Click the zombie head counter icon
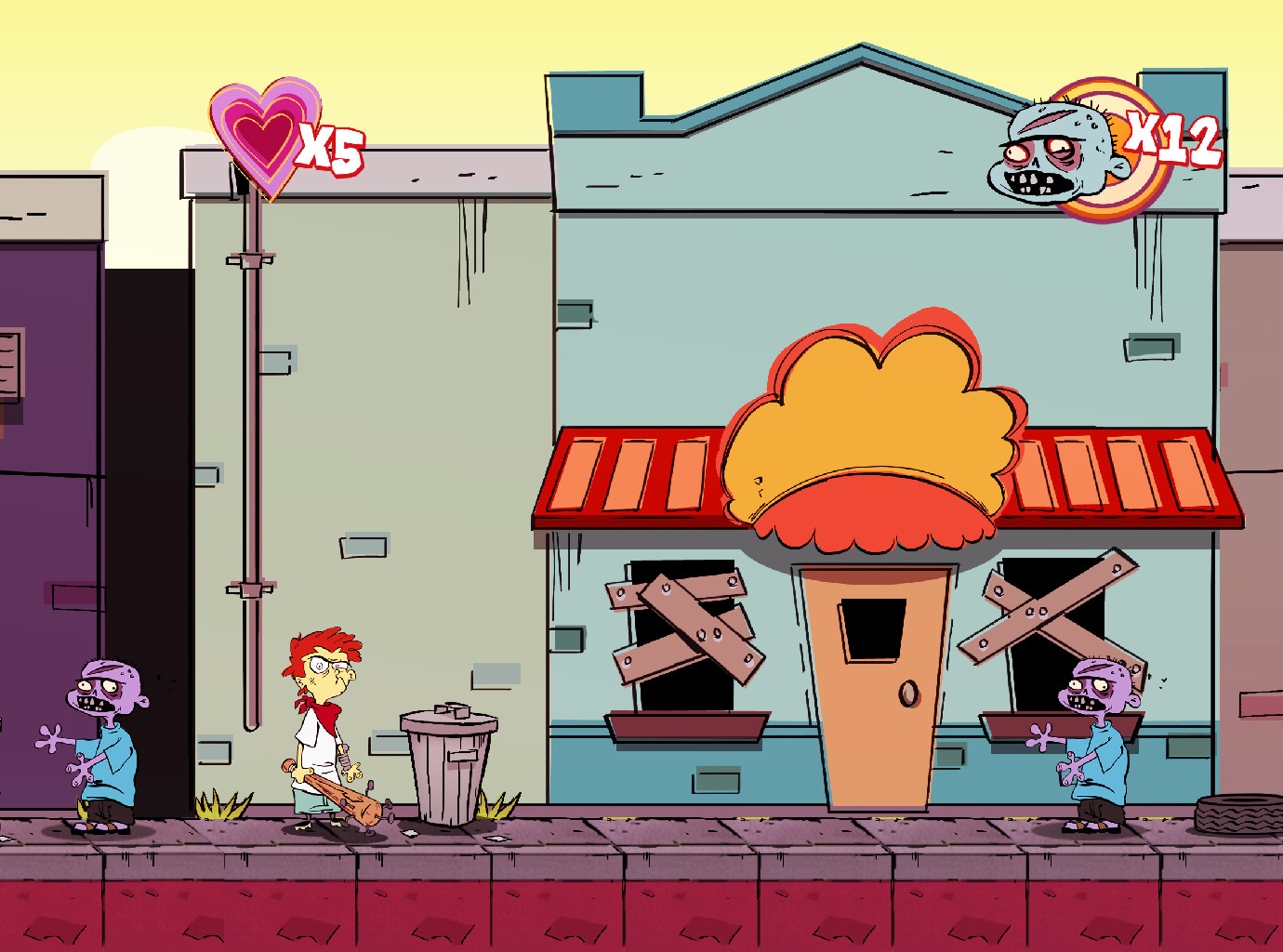 click(x=1060, y=154)
